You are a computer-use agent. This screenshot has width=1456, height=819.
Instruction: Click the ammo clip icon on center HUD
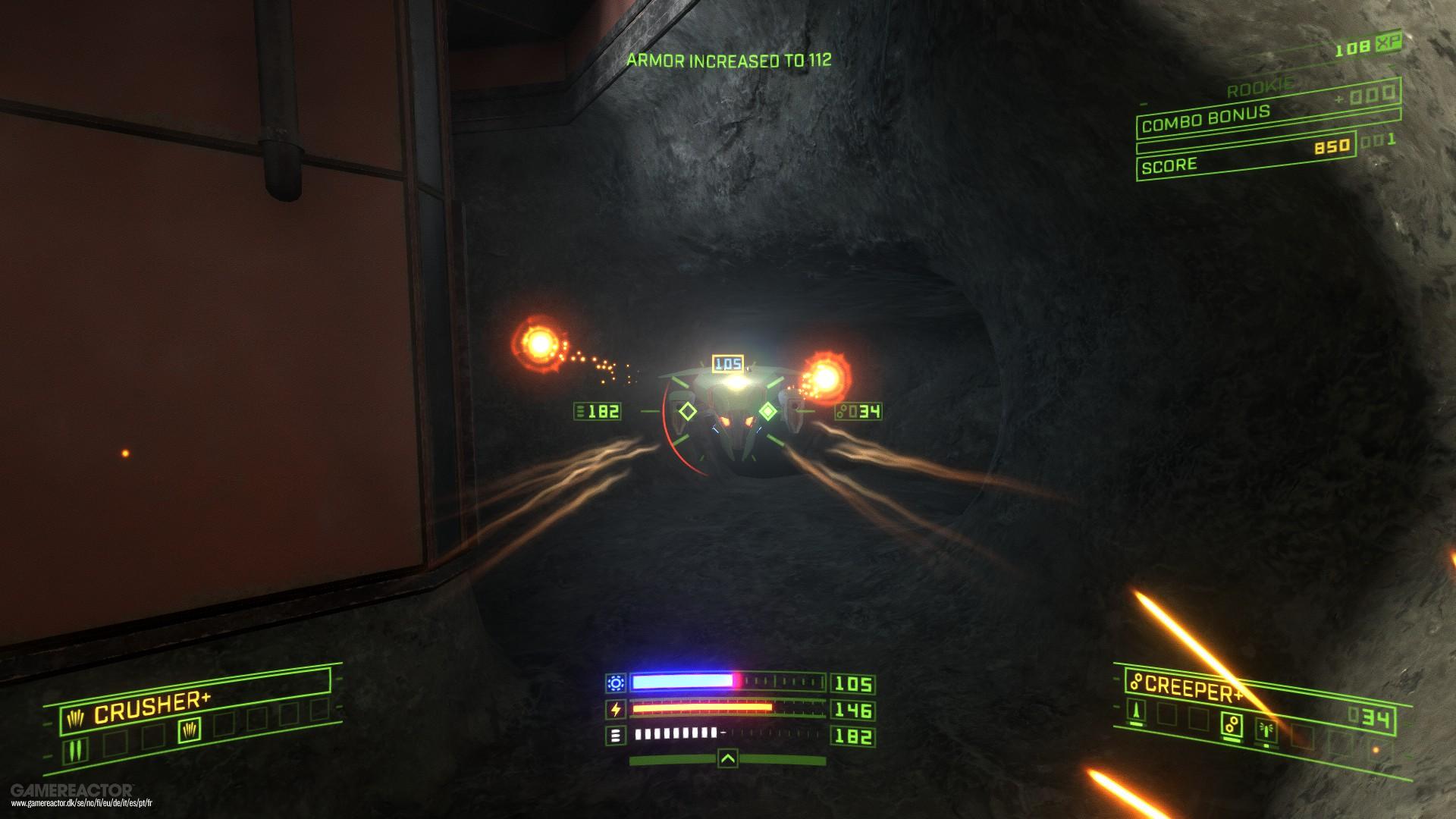615,734
